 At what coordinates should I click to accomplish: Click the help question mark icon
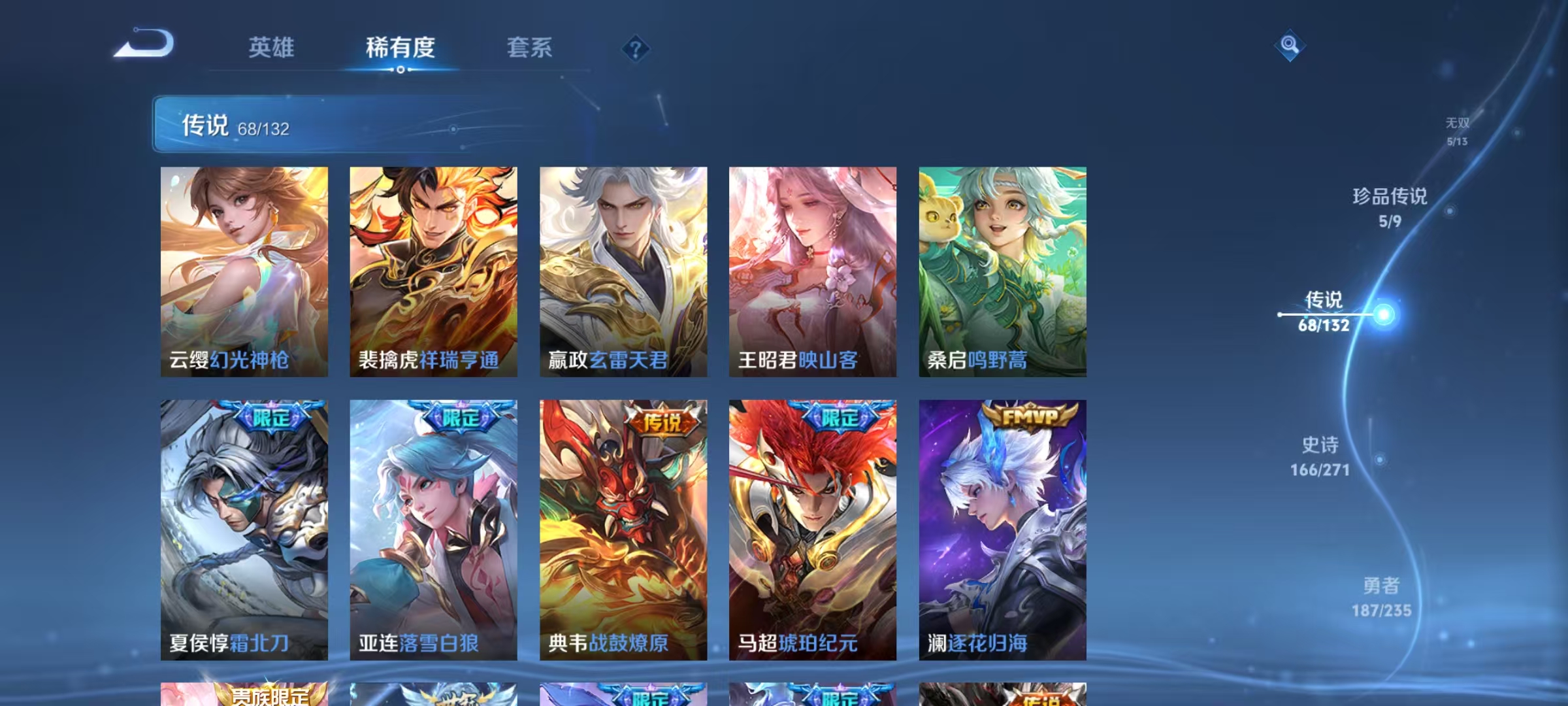(637, 48)
